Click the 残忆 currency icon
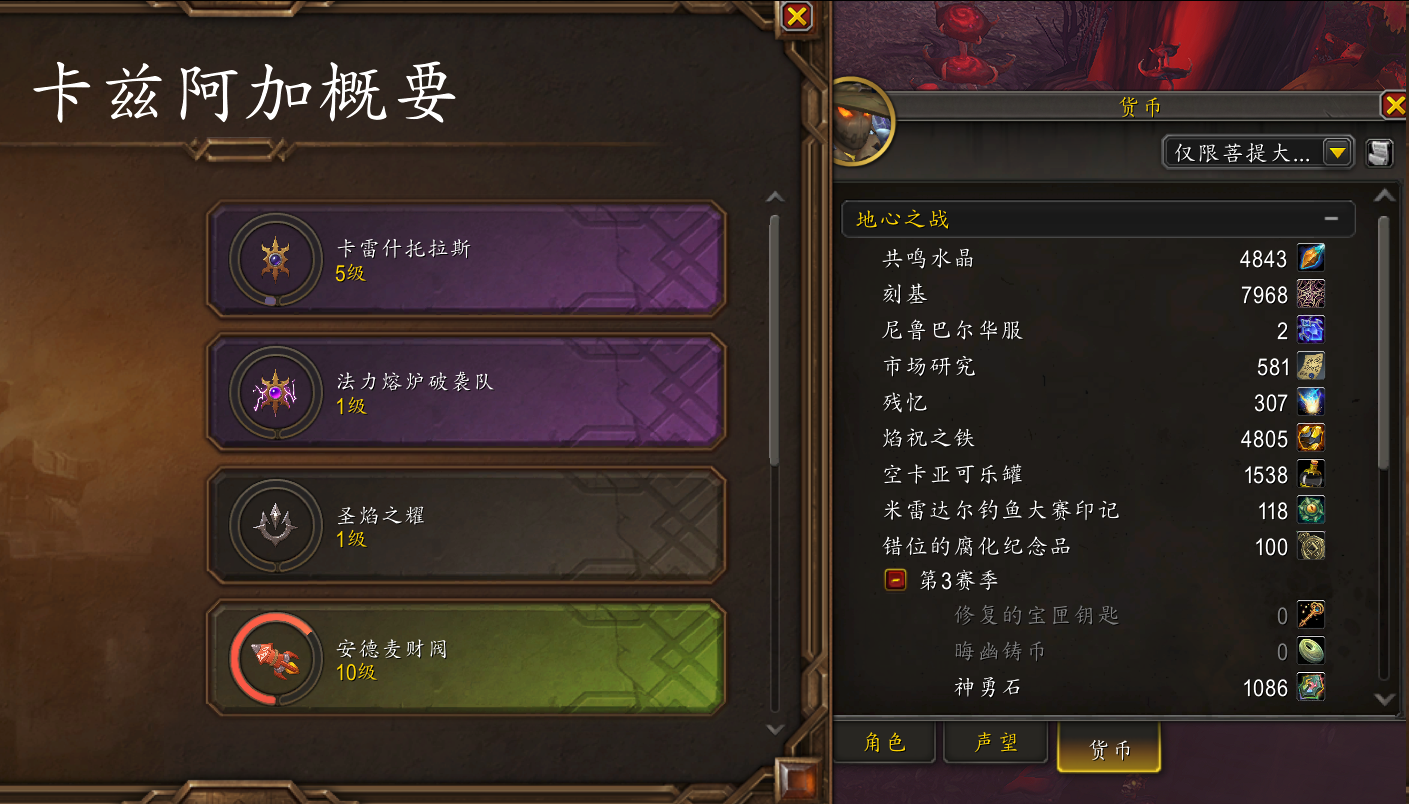The image size is (1409, 804). pos(1311,401)
